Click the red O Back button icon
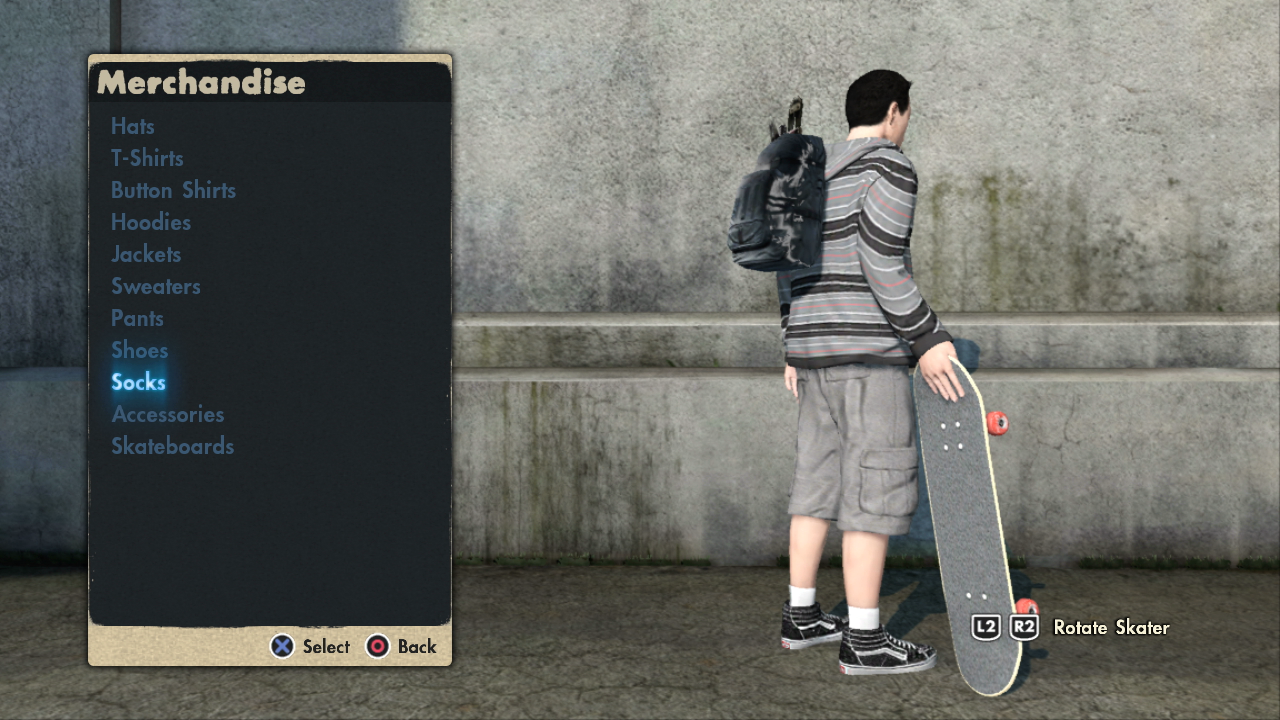Screen dimensions: 1280x720 point(378,647)
